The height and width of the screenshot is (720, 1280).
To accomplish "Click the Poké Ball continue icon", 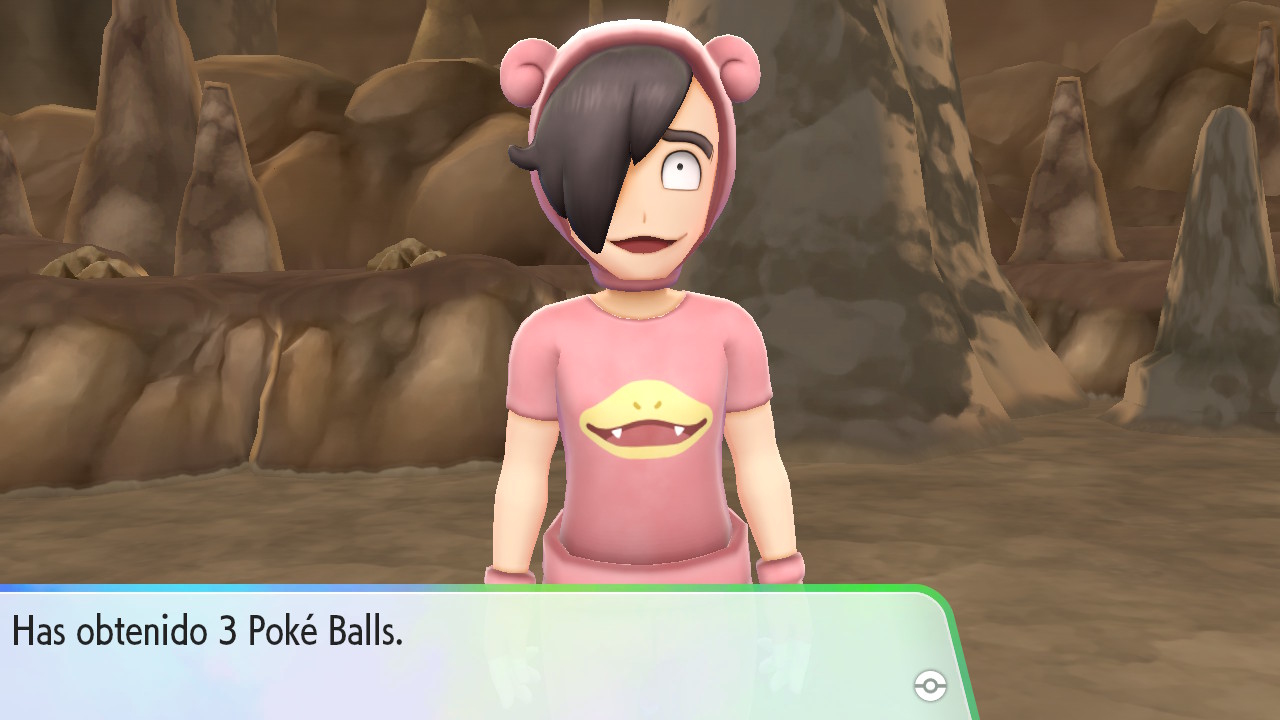I will point(930,686).
